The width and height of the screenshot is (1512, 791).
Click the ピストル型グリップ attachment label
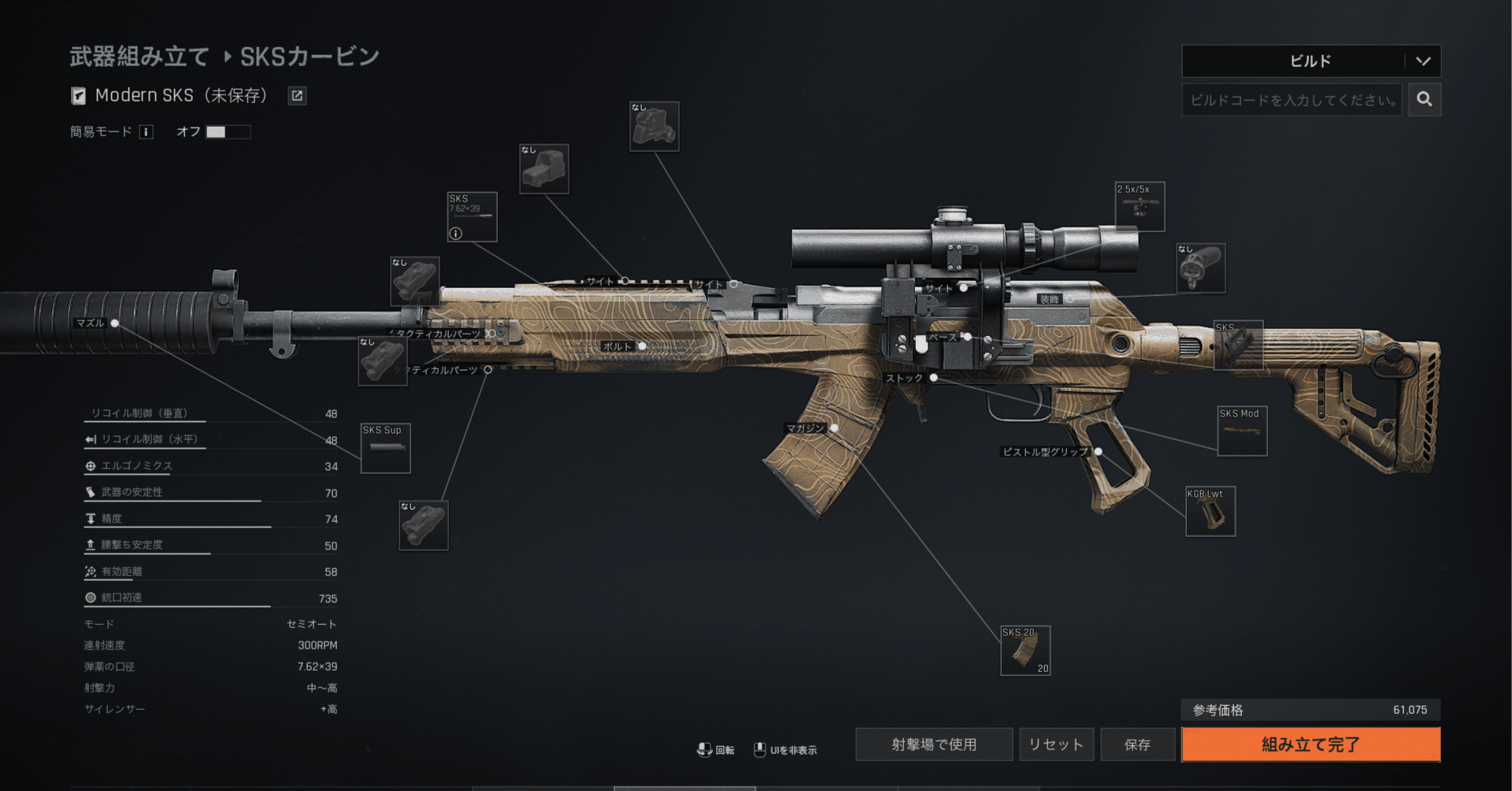click(x=1044, y=452)
